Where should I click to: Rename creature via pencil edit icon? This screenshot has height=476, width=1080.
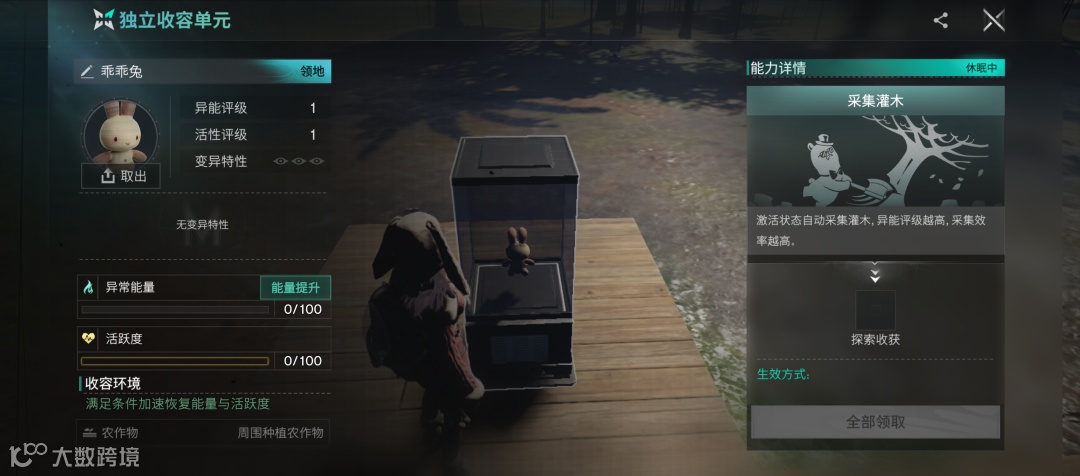[87, 72]
